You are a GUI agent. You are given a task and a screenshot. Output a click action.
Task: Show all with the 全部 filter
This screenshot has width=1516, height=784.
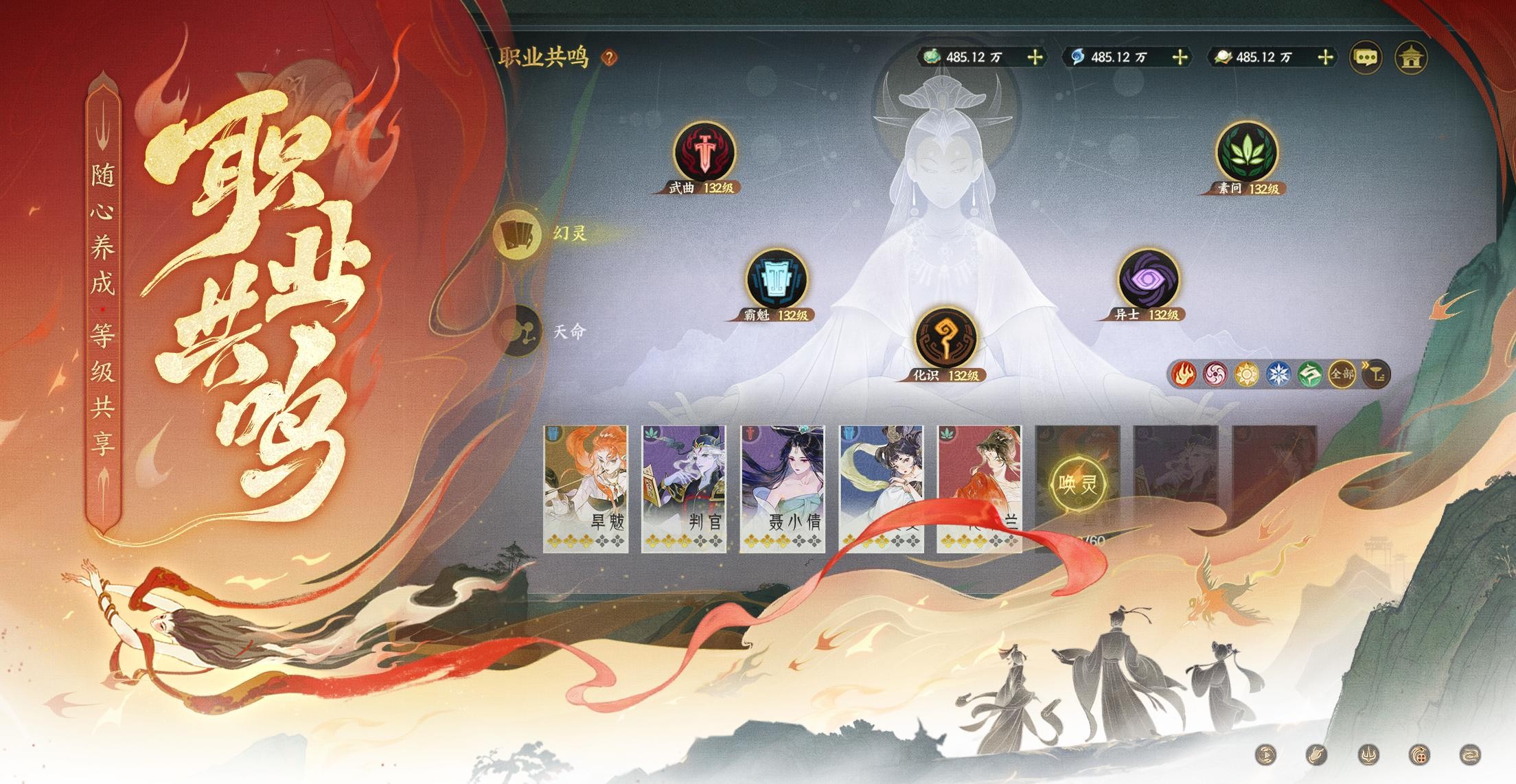coord(1342,375)
